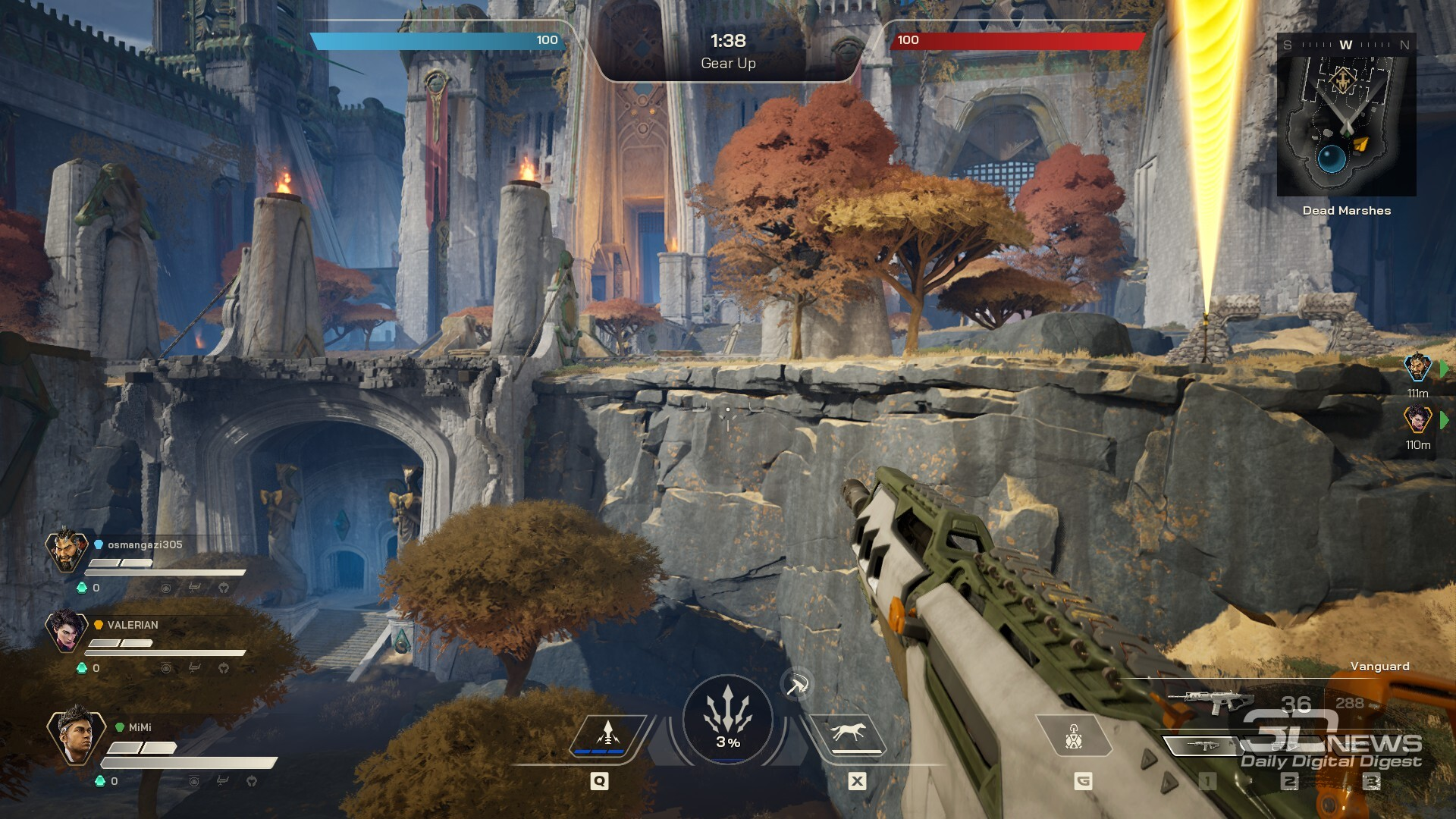This screenshot has height=819, width=1456.
Task: Switch to the highlighted first weapon slot
Action: pos(1202,746)
